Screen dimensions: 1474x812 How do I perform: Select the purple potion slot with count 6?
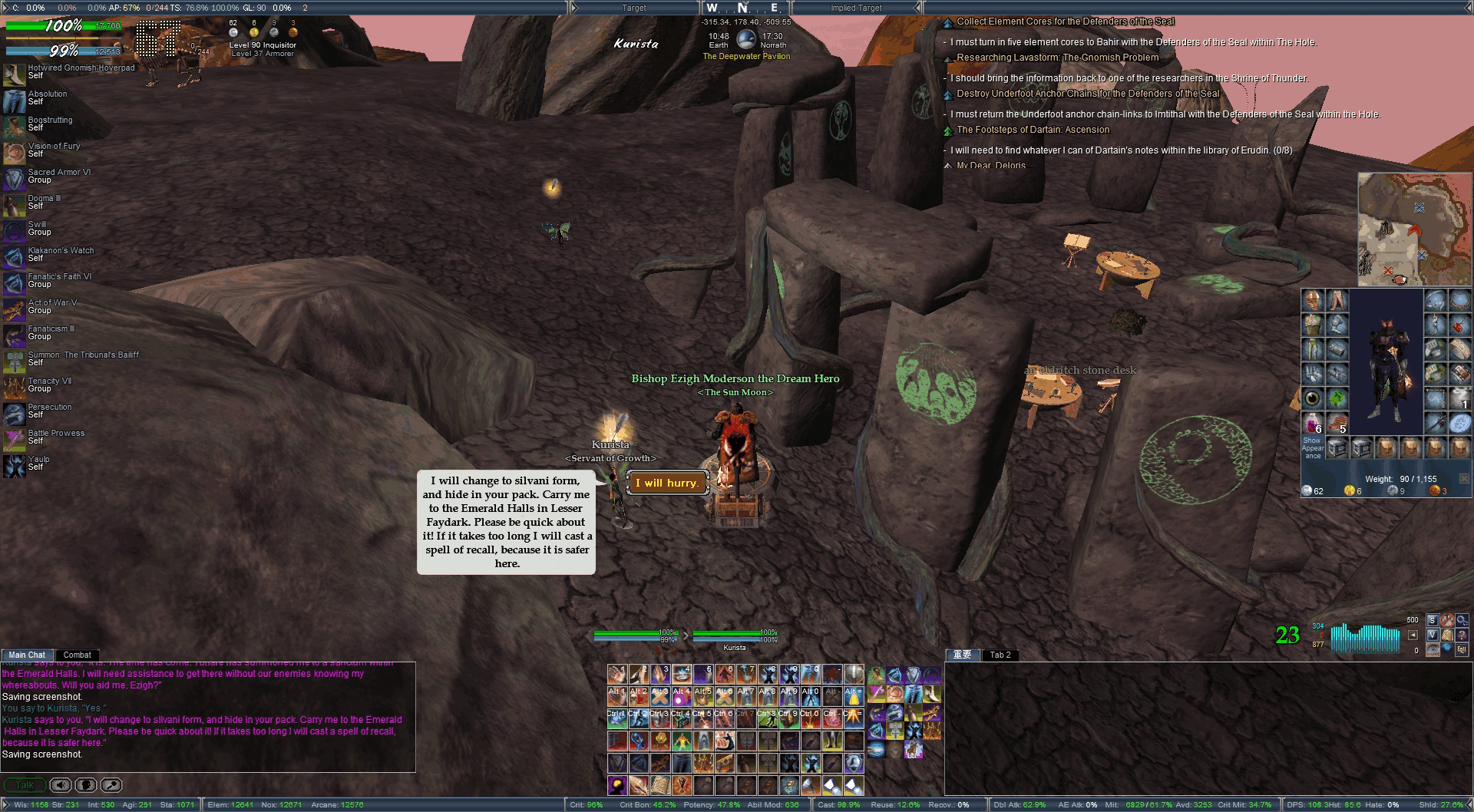[x=1312, y=423]
